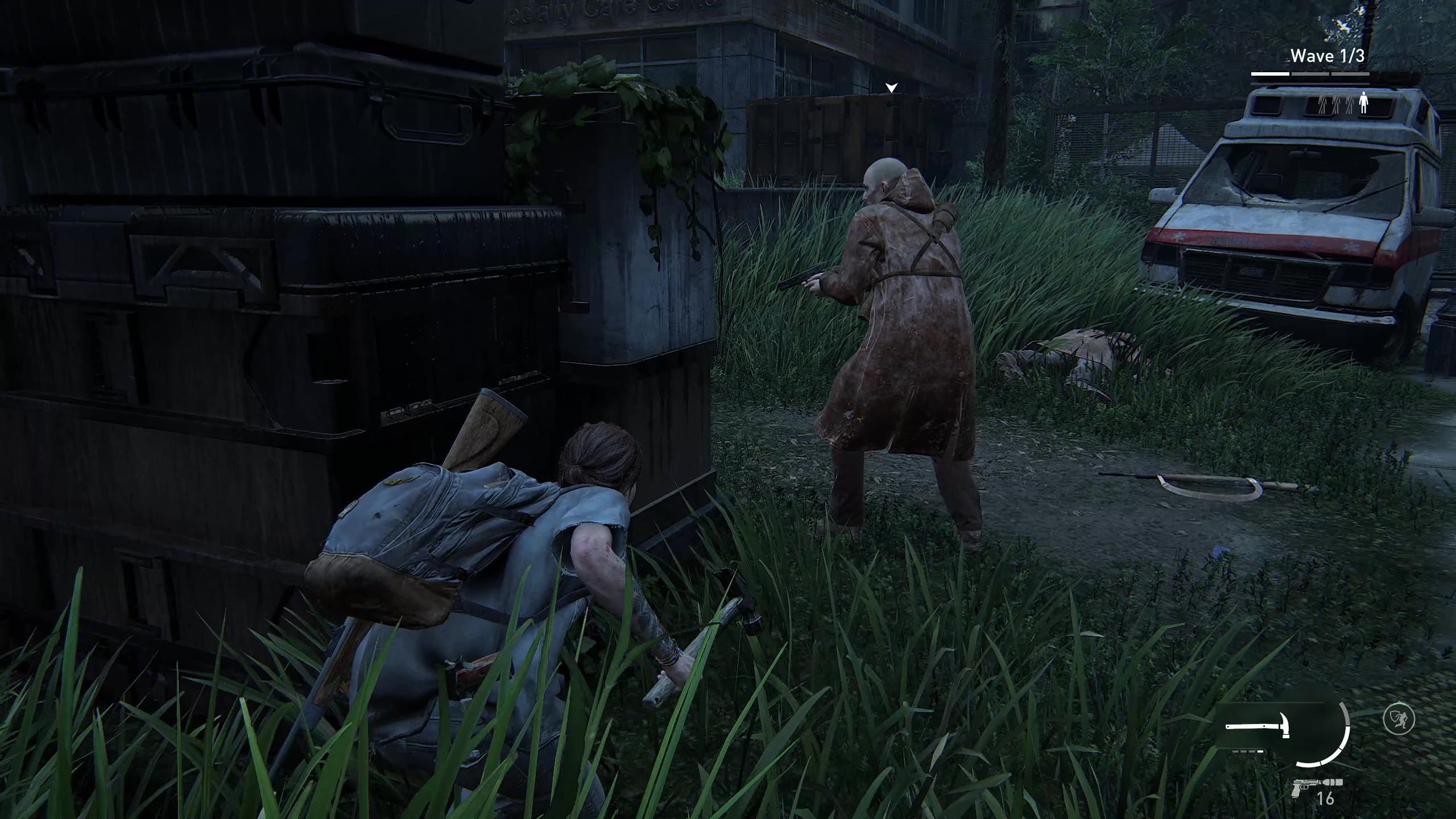
Task: Open the Wave 1/3 tracker
Action: tap(1327, 56)
